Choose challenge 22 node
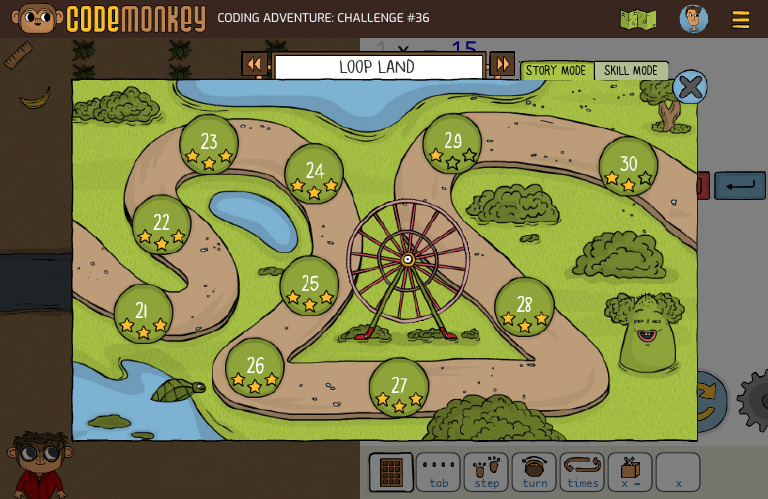Viewport: 768px width, 499px height. (x=162, y=225)
